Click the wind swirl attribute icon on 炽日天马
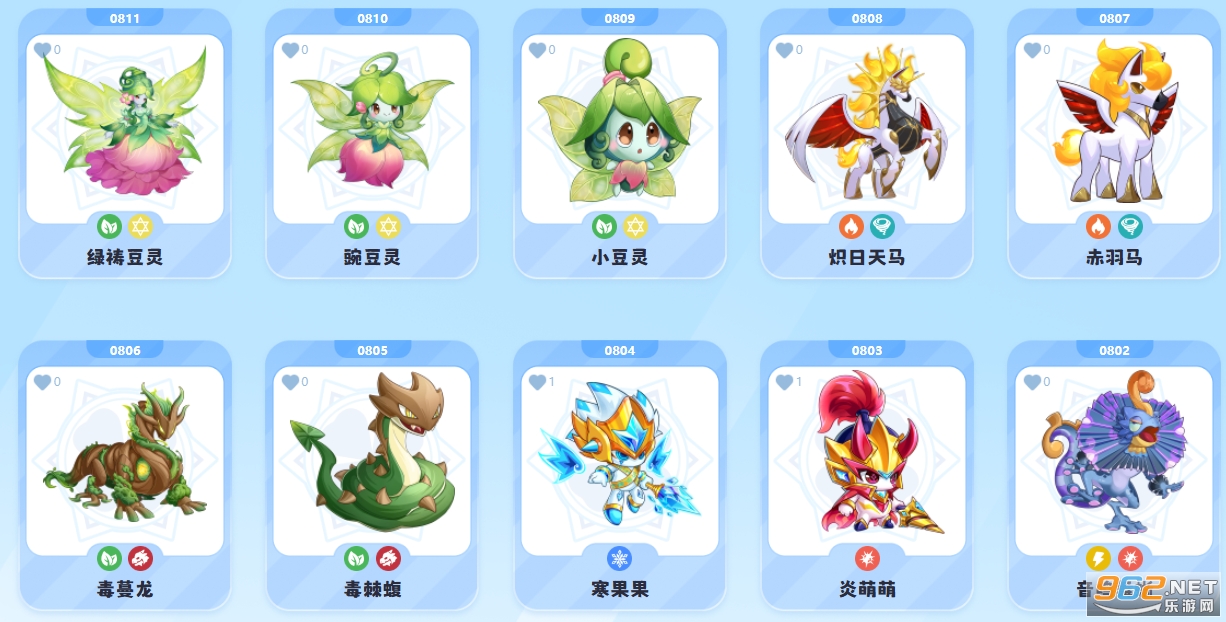Viewport: 1226px width, 622px height. pos(883,226)
